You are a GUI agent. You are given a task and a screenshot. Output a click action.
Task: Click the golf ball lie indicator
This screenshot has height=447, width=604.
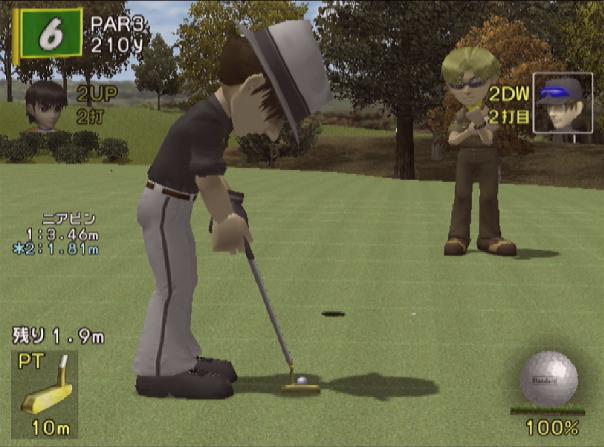click(x=548, y=379)
